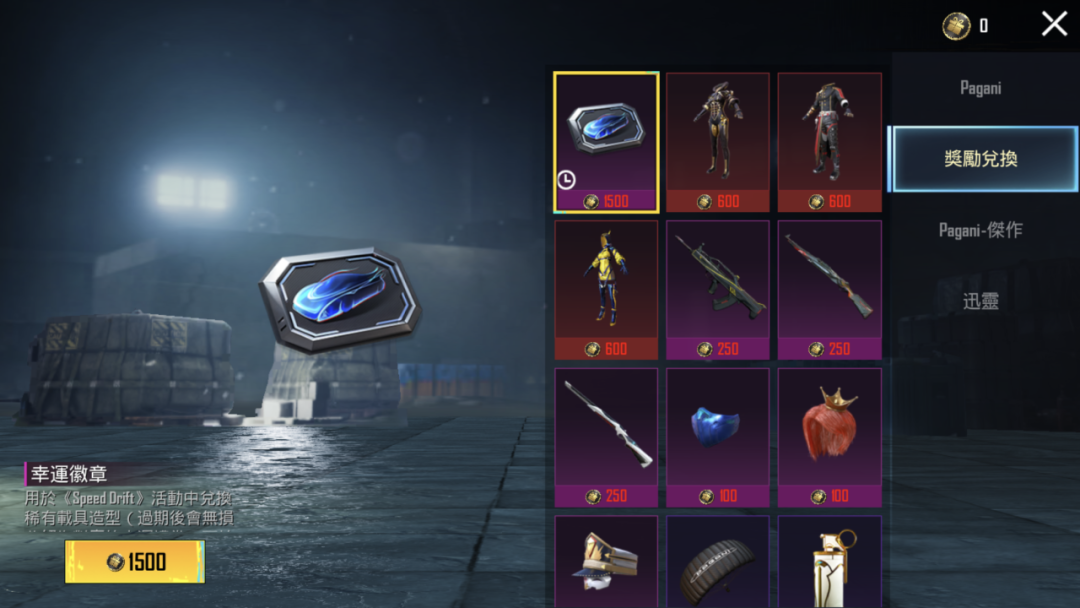Image resolution: width=1080 pixels, height=608 pixels.
Task: Buy the lucky badge for 1500
Action: tap(135, 561)
